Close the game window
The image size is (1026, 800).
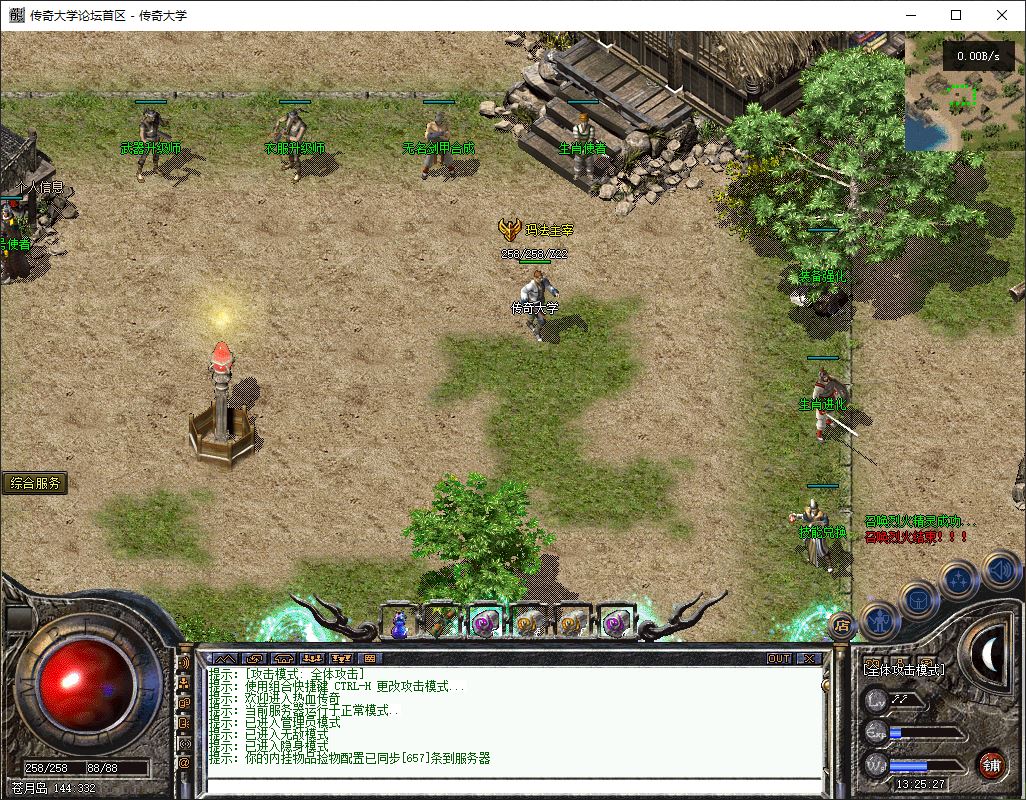[1002, 15]
